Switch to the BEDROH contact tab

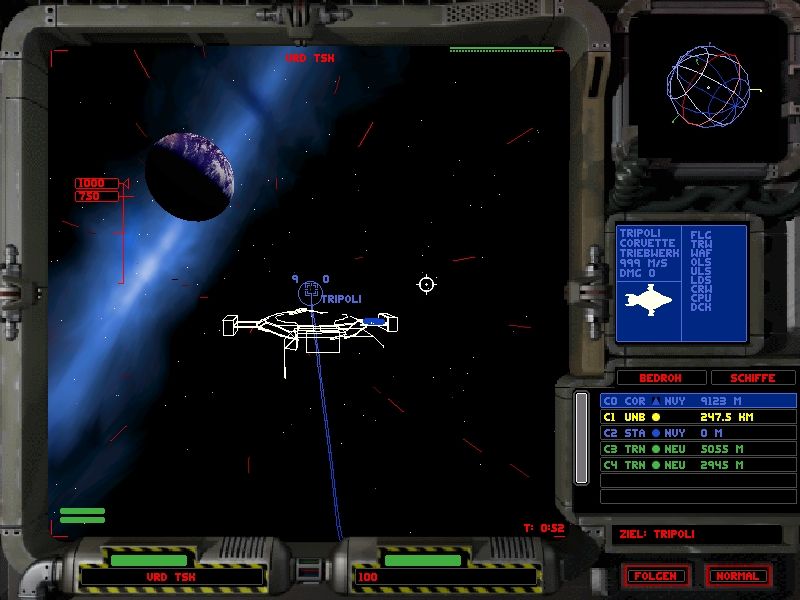click(x=660, y=378)
